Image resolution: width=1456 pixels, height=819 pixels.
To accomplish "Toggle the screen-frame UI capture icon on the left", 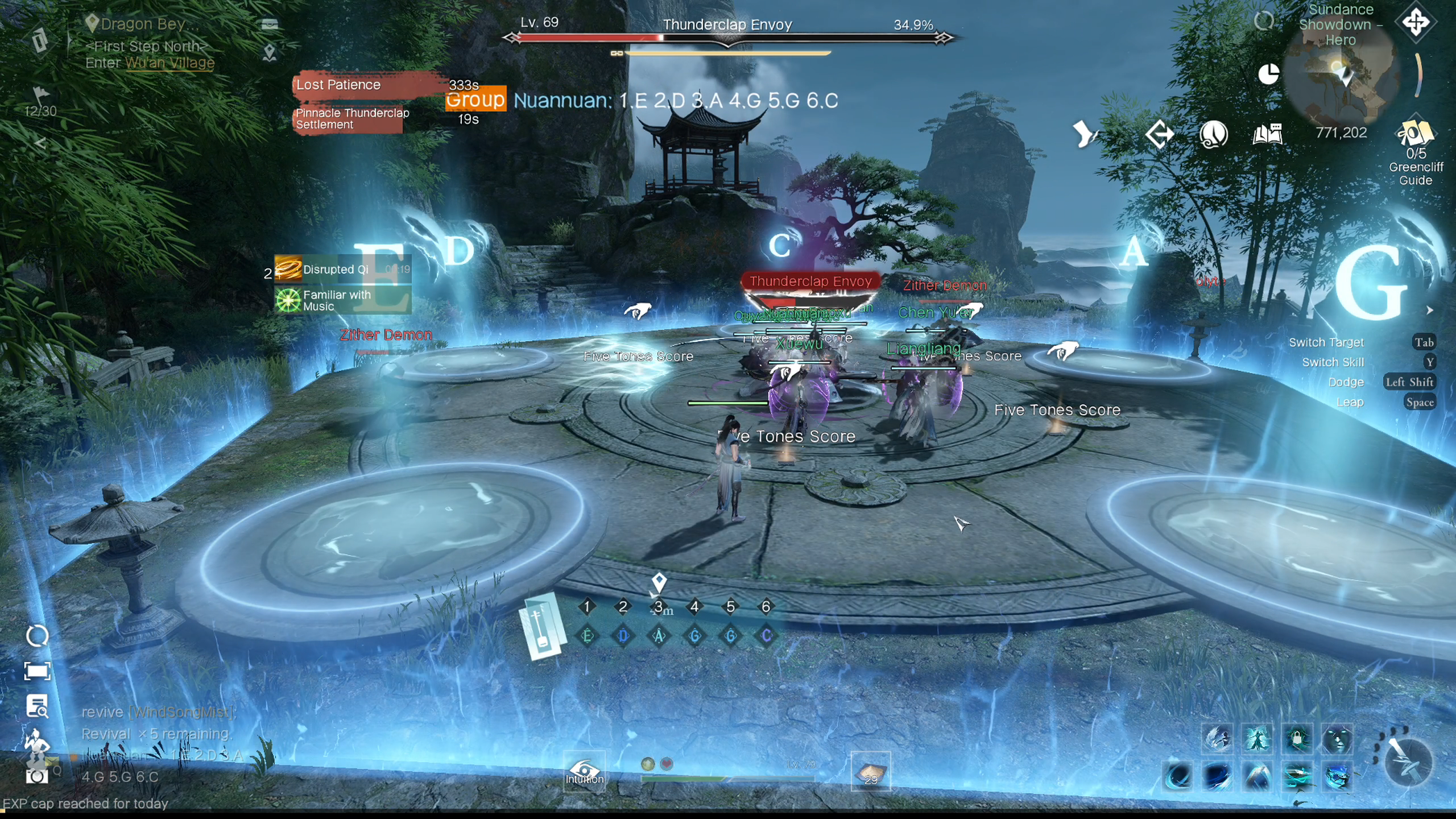I will pos(37,671).
